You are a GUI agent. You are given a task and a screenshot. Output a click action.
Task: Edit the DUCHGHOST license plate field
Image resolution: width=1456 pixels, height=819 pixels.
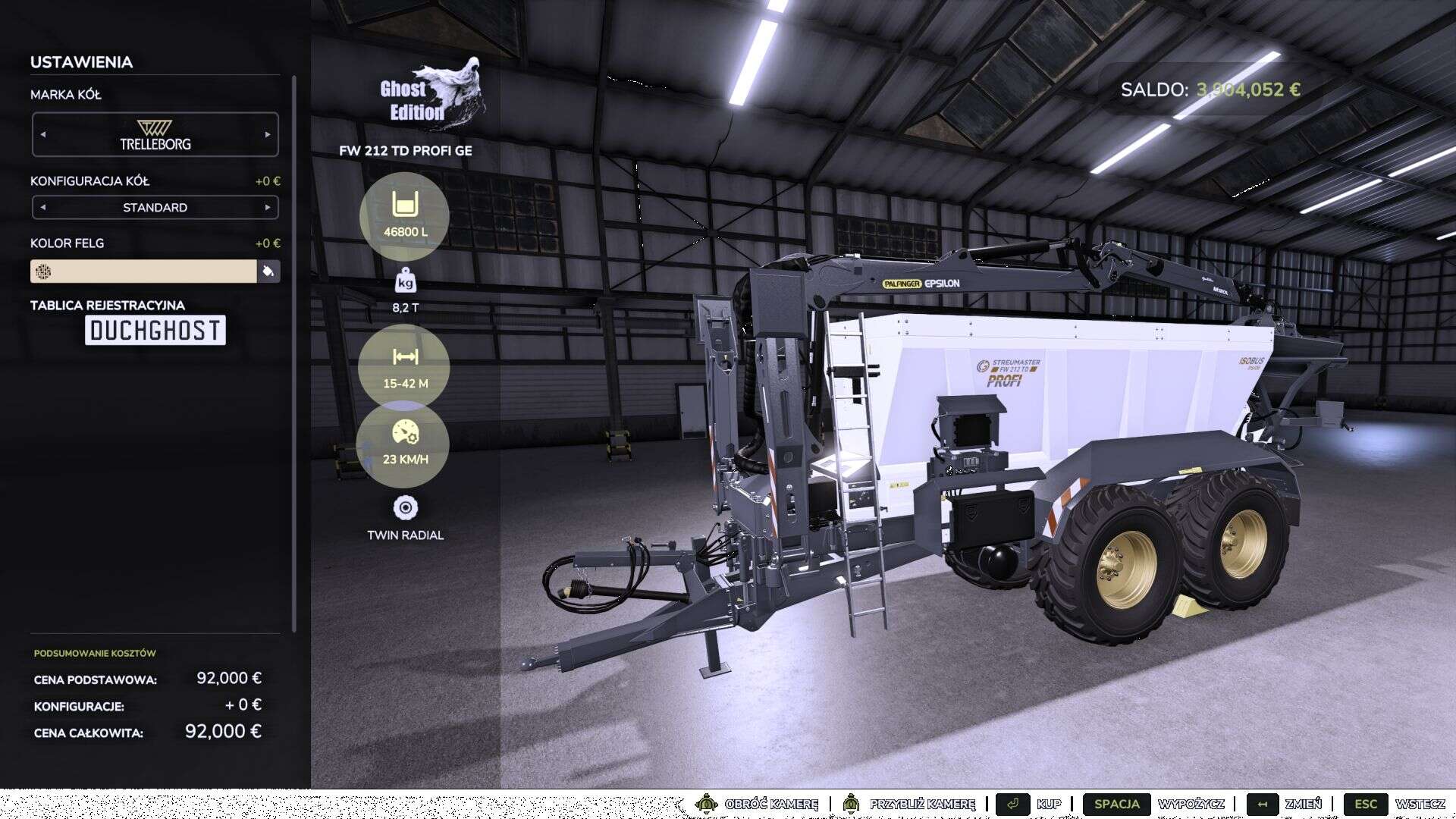154,330
